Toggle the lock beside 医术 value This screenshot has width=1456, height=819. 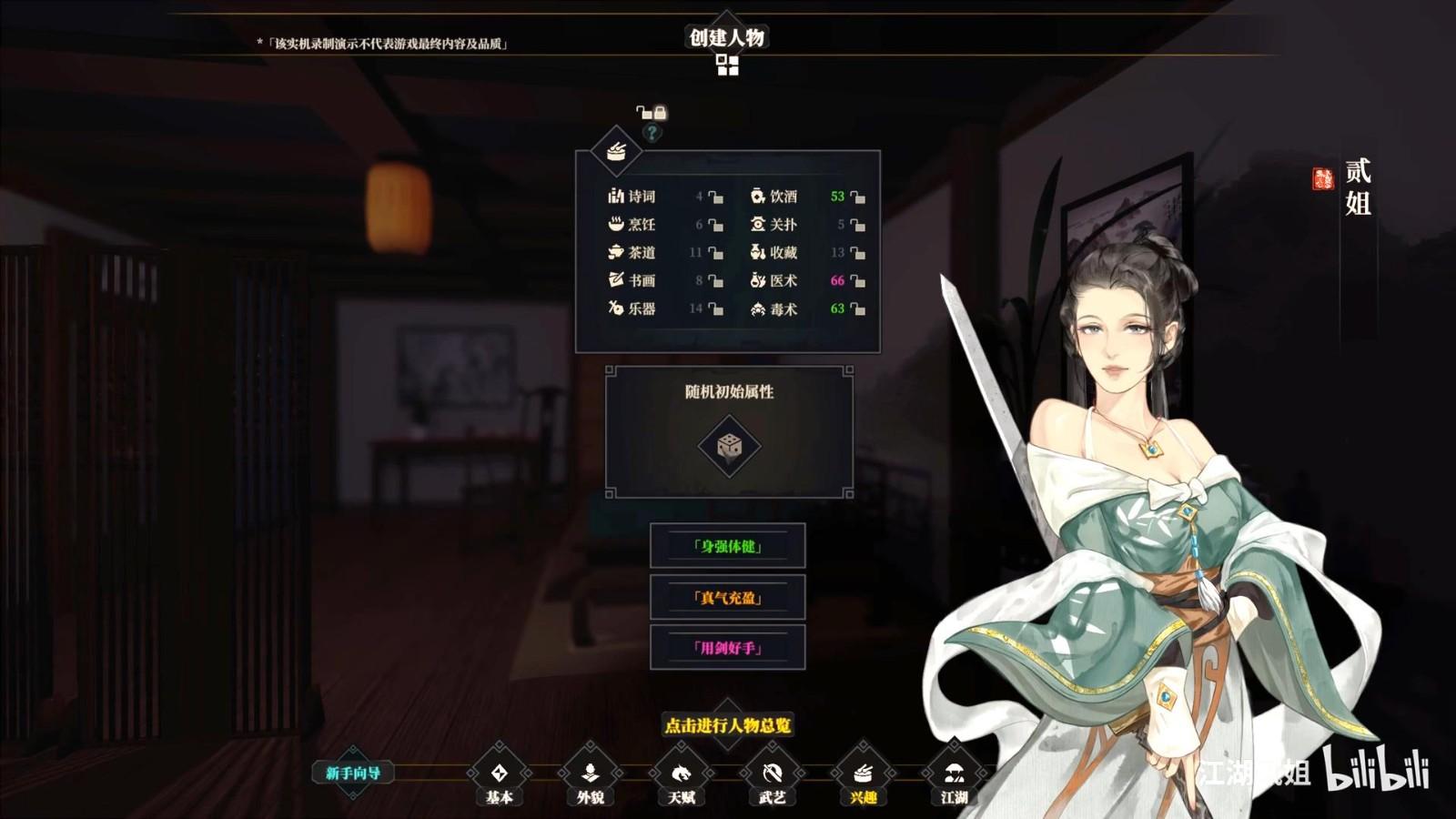857,281
